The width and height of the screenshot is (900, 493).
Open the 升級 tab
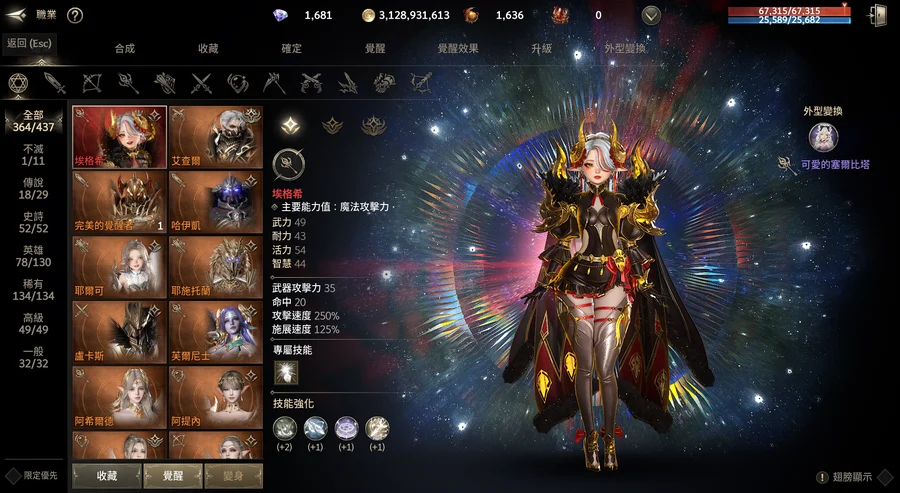click(x=541, y=48)
